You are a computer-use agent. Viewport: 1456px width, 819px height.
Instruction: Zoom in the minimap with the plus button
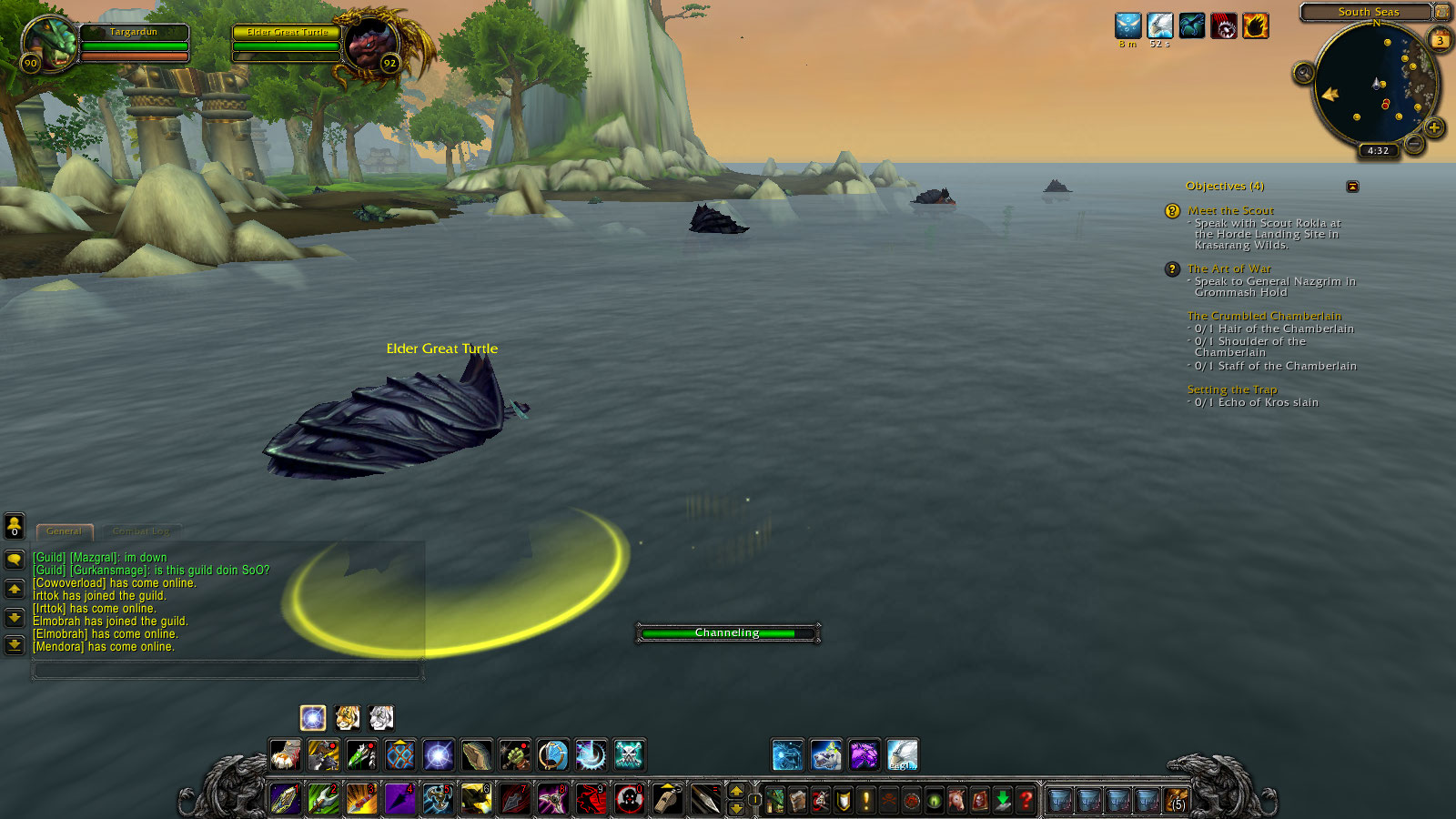pos(1433,127)
